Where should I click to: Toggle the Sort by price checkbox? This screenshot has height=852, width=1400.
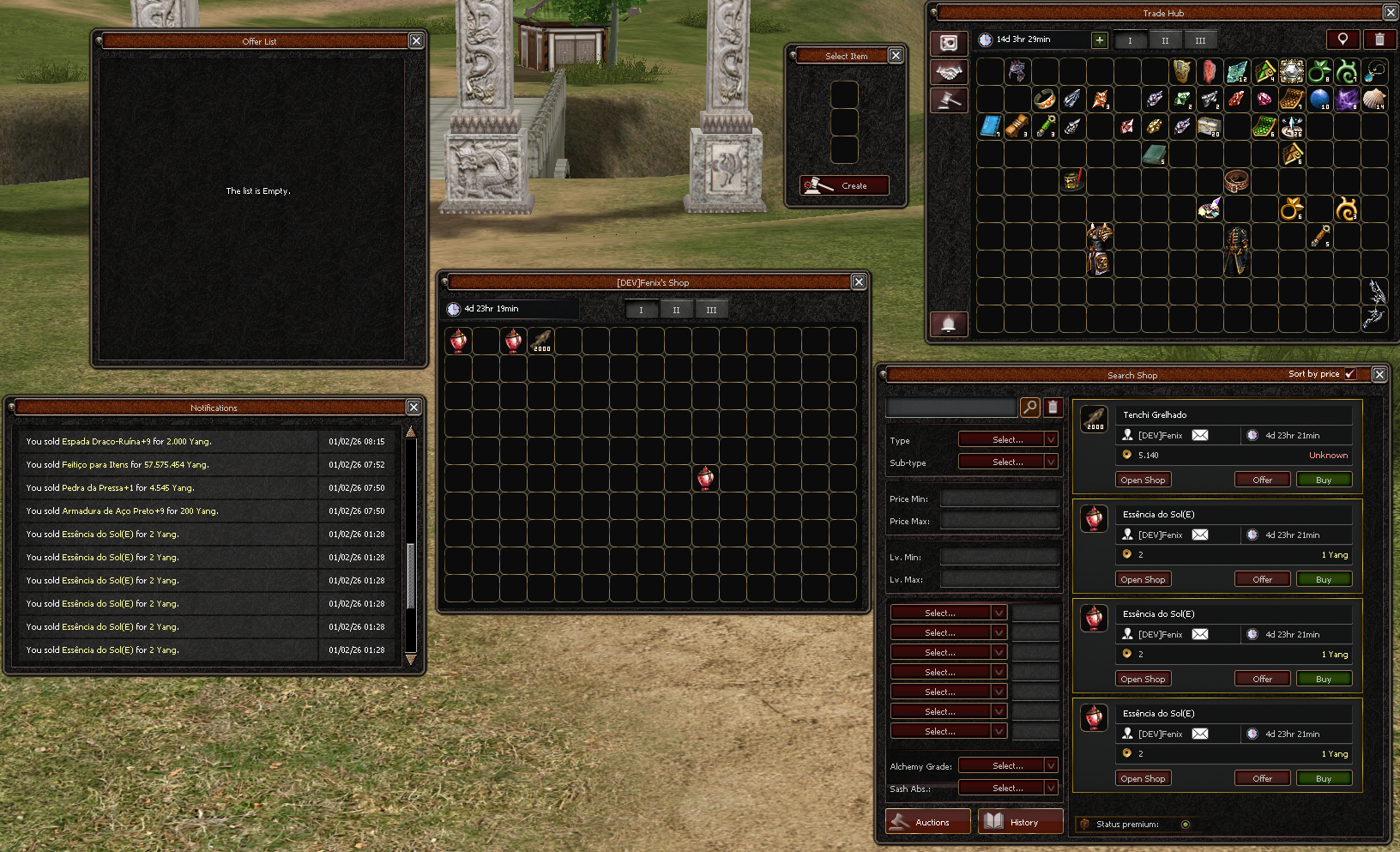coord(1350,374)
